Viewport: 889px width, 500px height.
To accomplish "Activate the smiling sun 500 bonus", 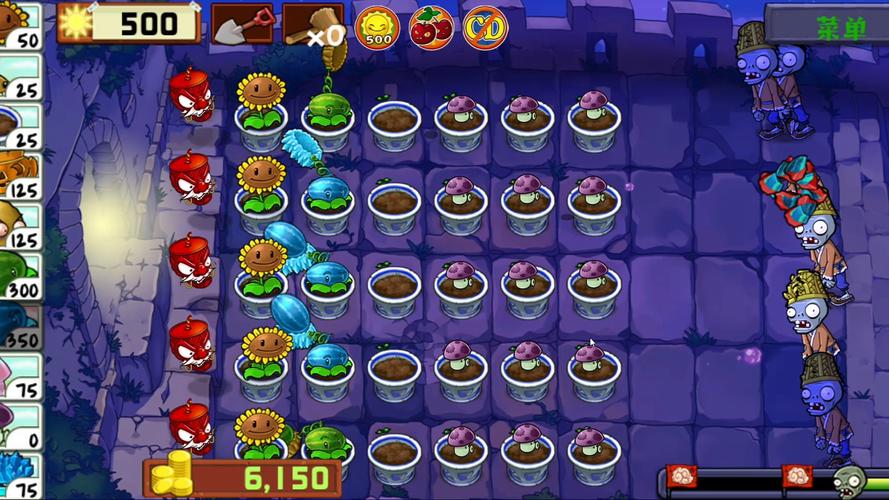I will [x=378, y=27].
